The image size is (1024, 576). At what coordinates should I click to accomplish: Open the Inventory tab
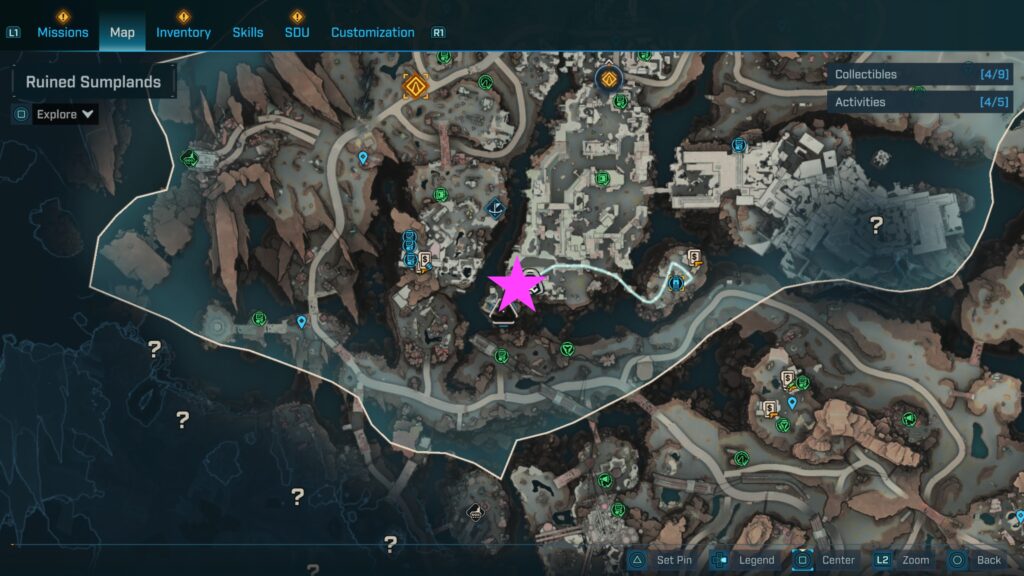click(x=183, y=32)
